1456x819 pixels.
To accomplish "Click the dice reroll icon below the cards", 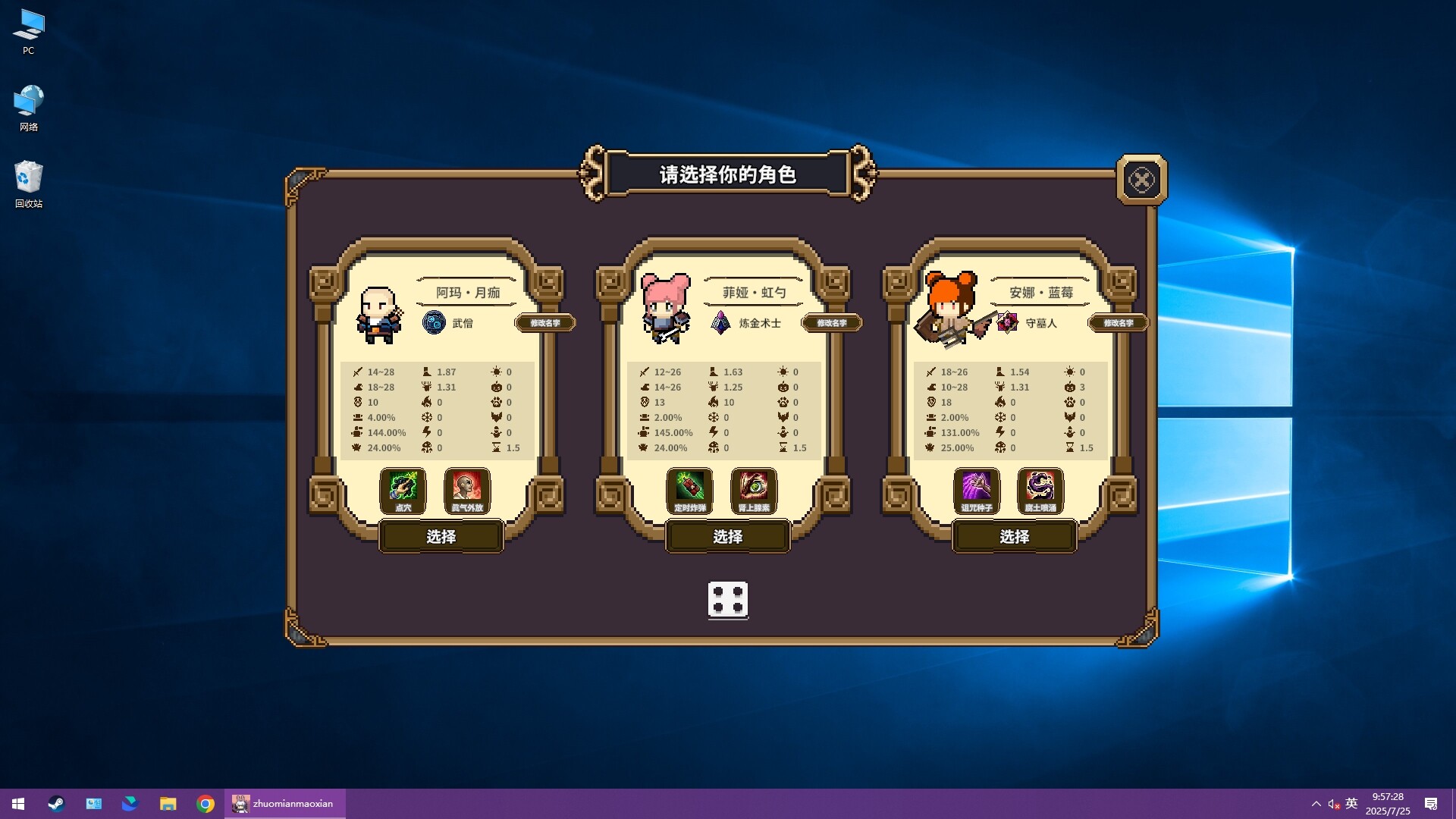I will pos(728,600).
